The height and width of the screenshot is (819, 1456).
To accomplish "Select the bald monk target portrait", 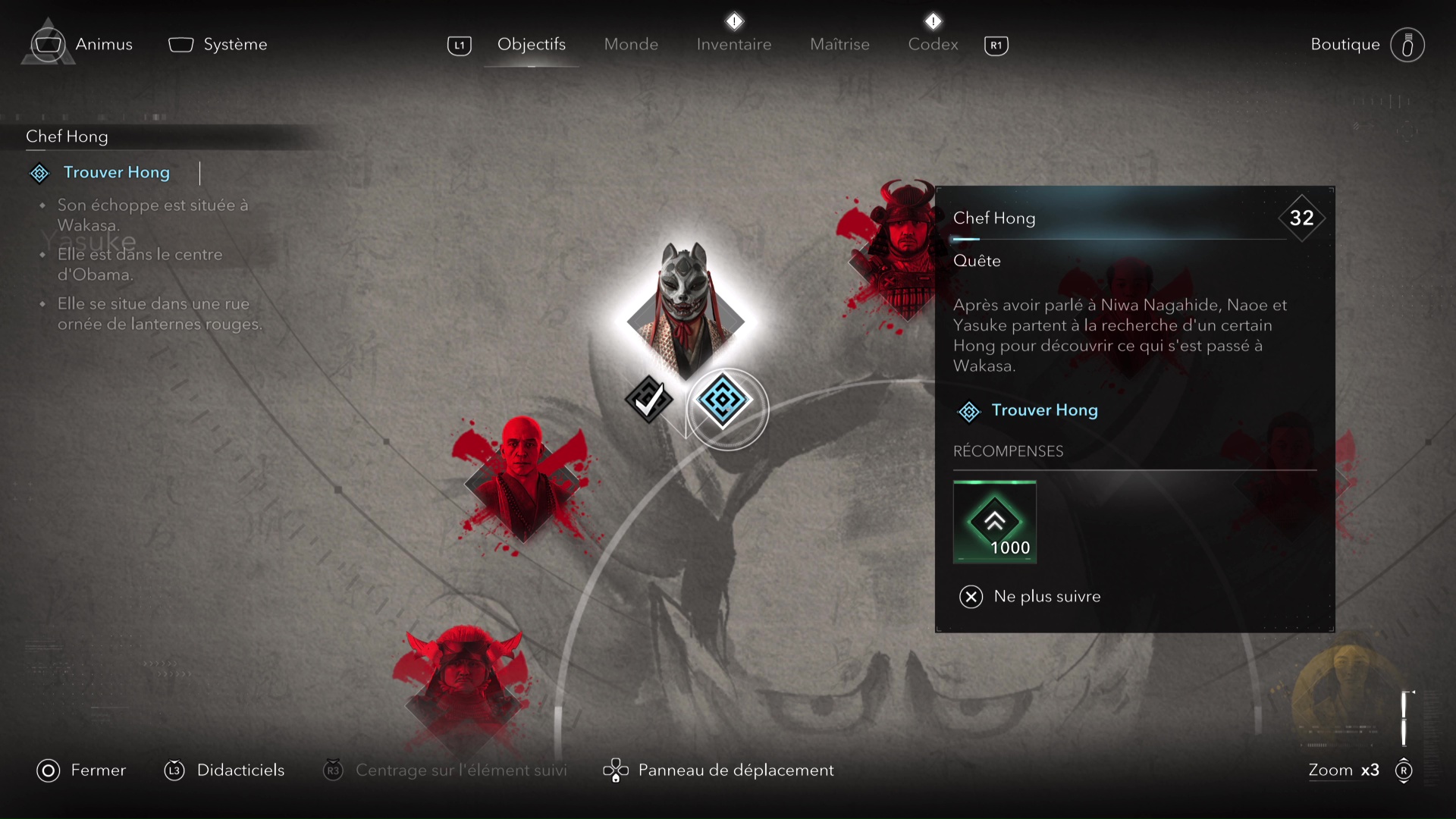I will tap(523, 478).
